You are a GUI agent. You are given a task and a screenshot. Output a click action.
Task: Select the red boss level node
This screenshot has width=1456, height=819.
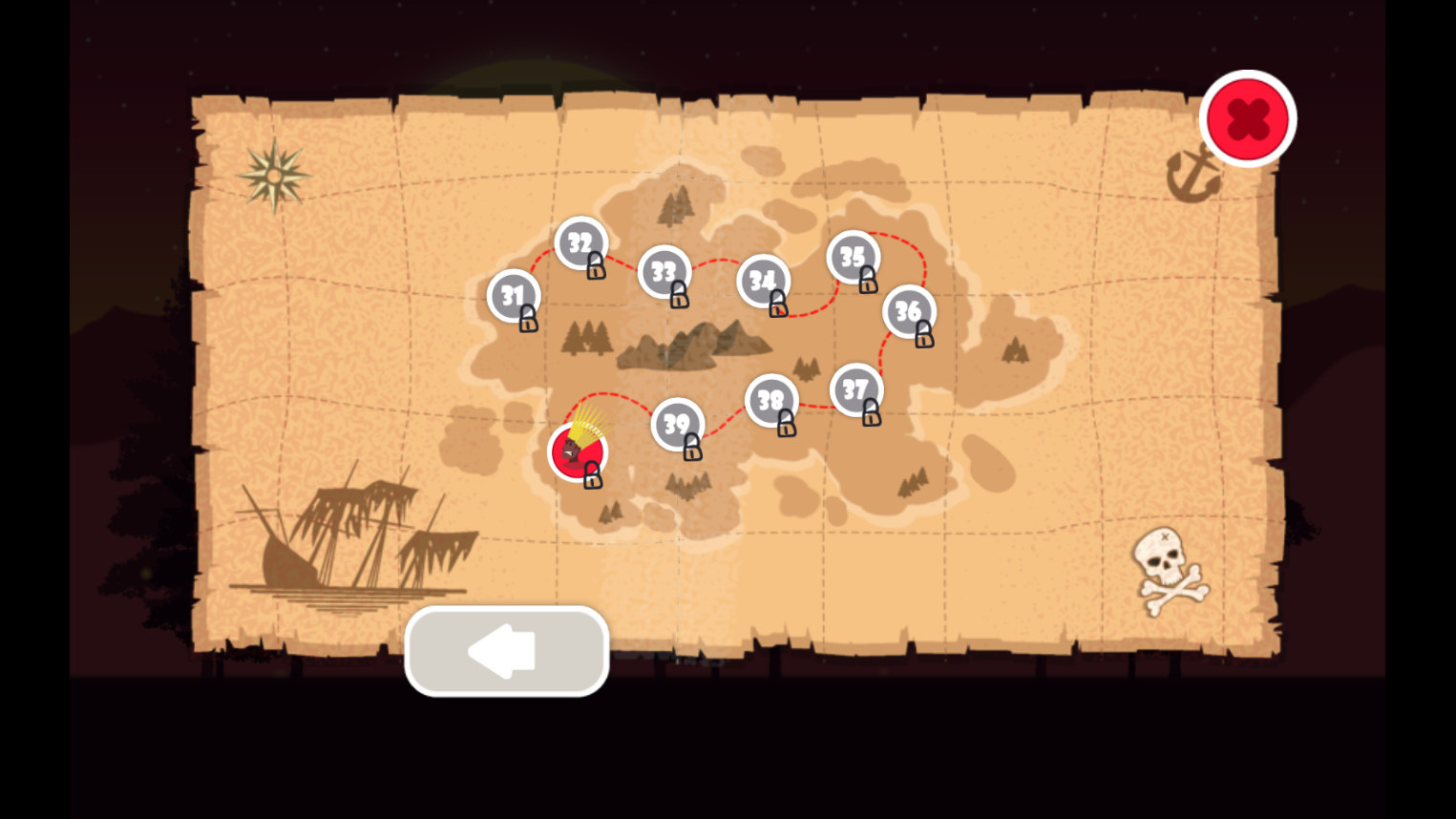(577, 451)
